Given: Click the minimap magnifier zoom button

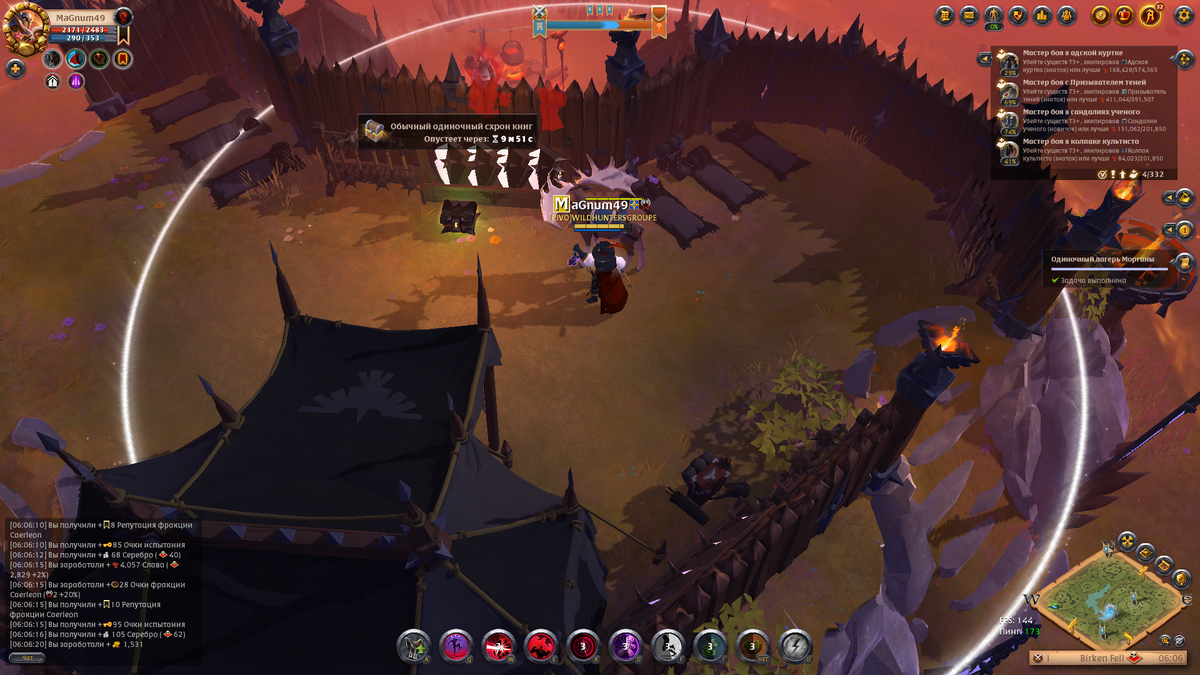Looking at the screenshot, I should [1165, 639].
